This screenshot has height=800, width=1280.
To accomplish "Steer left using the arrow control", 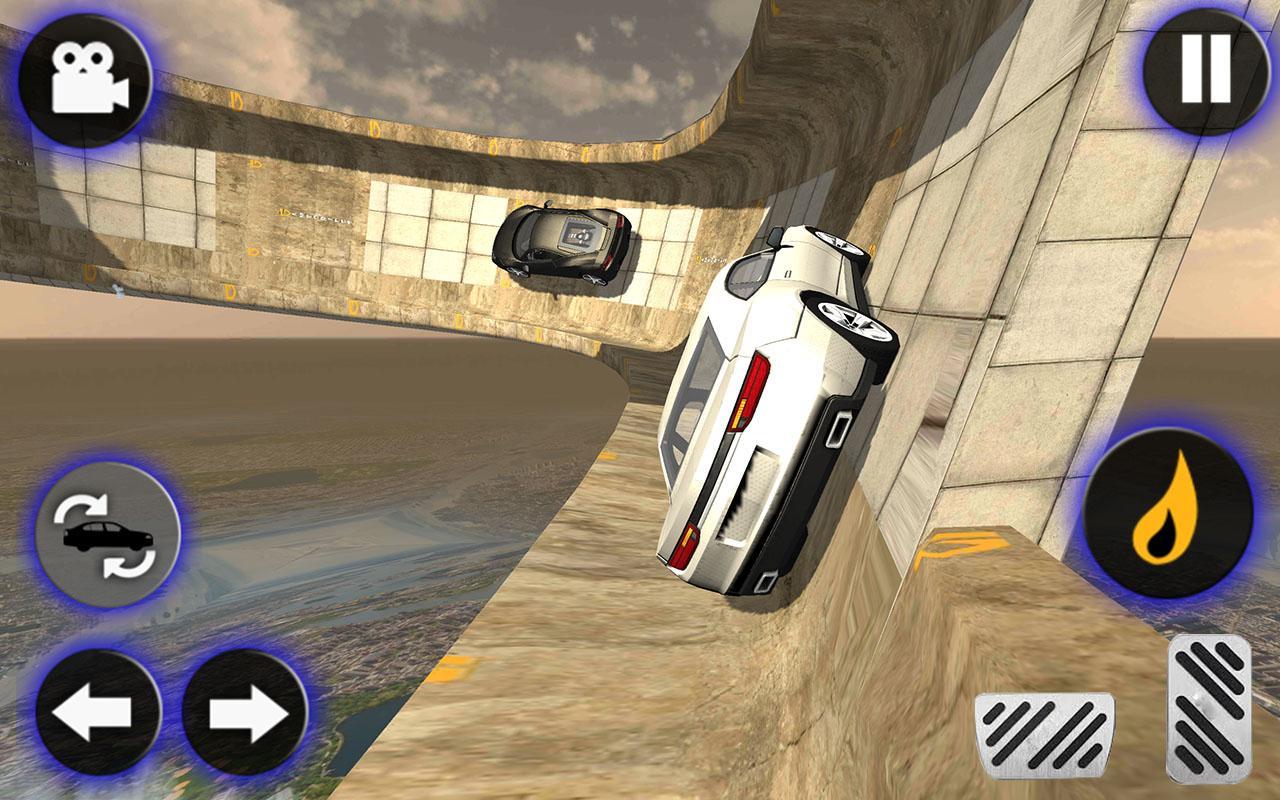I will tap(99, 710).
